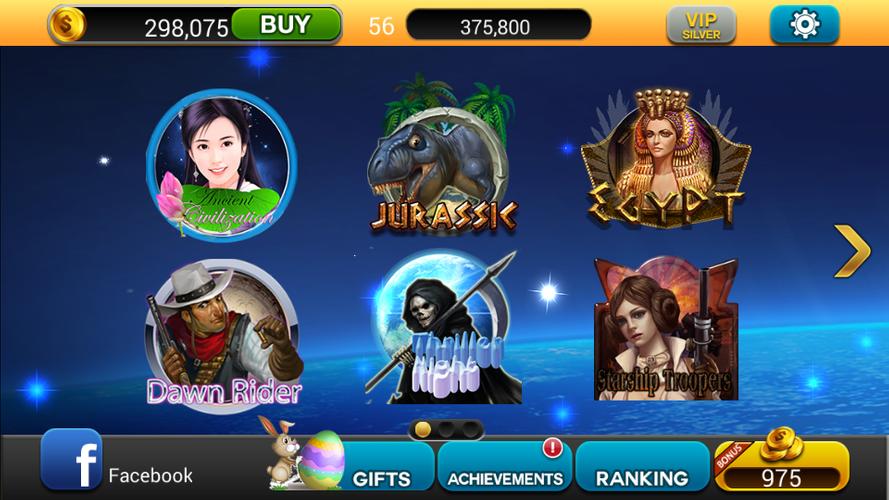Choose the Egypt slot game
The image size is (889, 500).
[665, 160]
